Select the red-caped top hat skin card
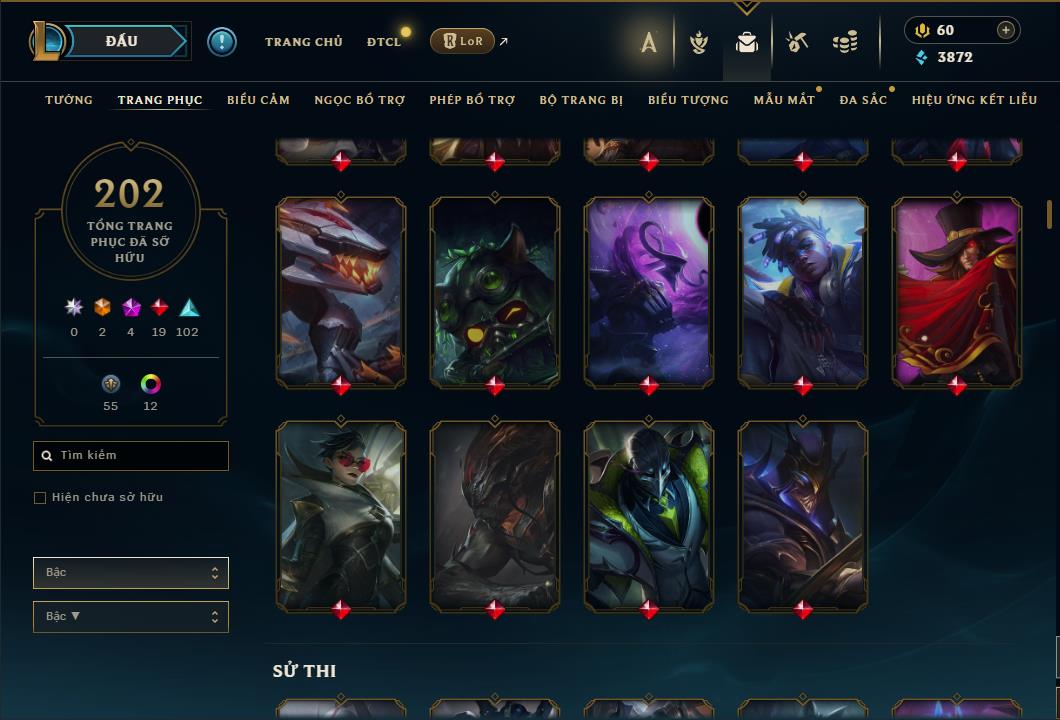The image size is (1060, 720). point(956,291)
